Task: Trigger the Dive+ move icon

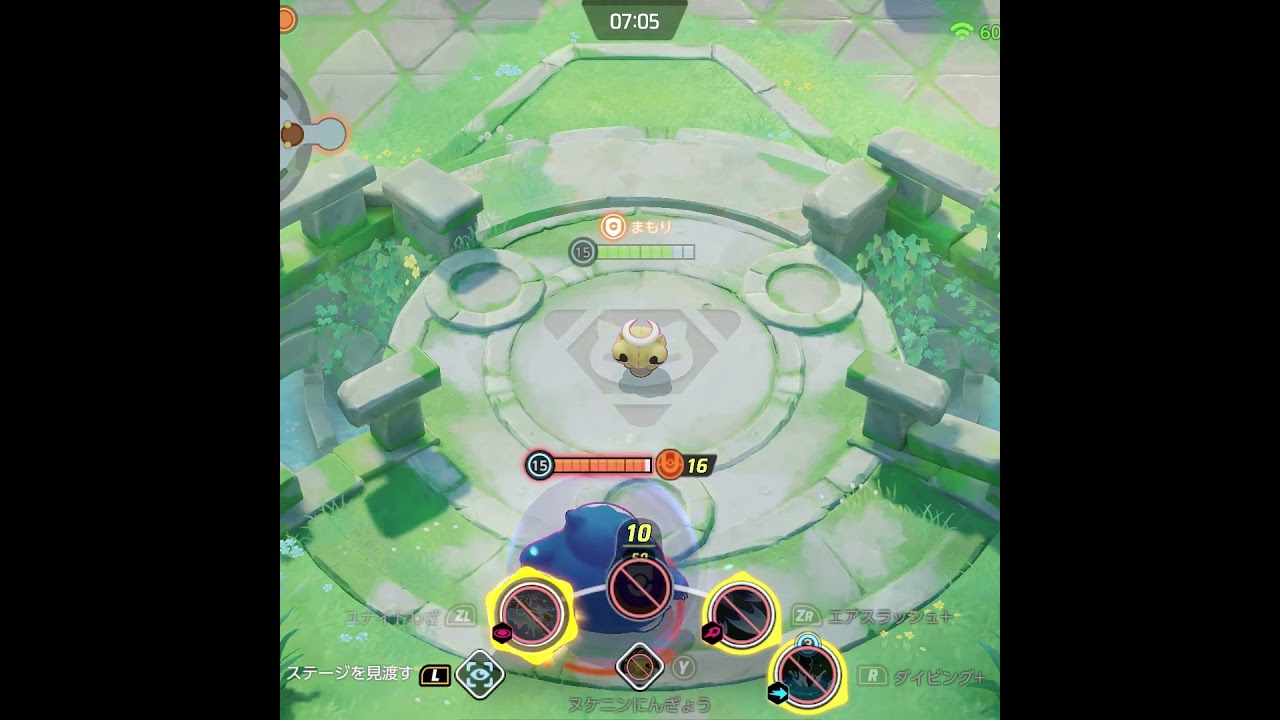Action: (x=806, y=675)
